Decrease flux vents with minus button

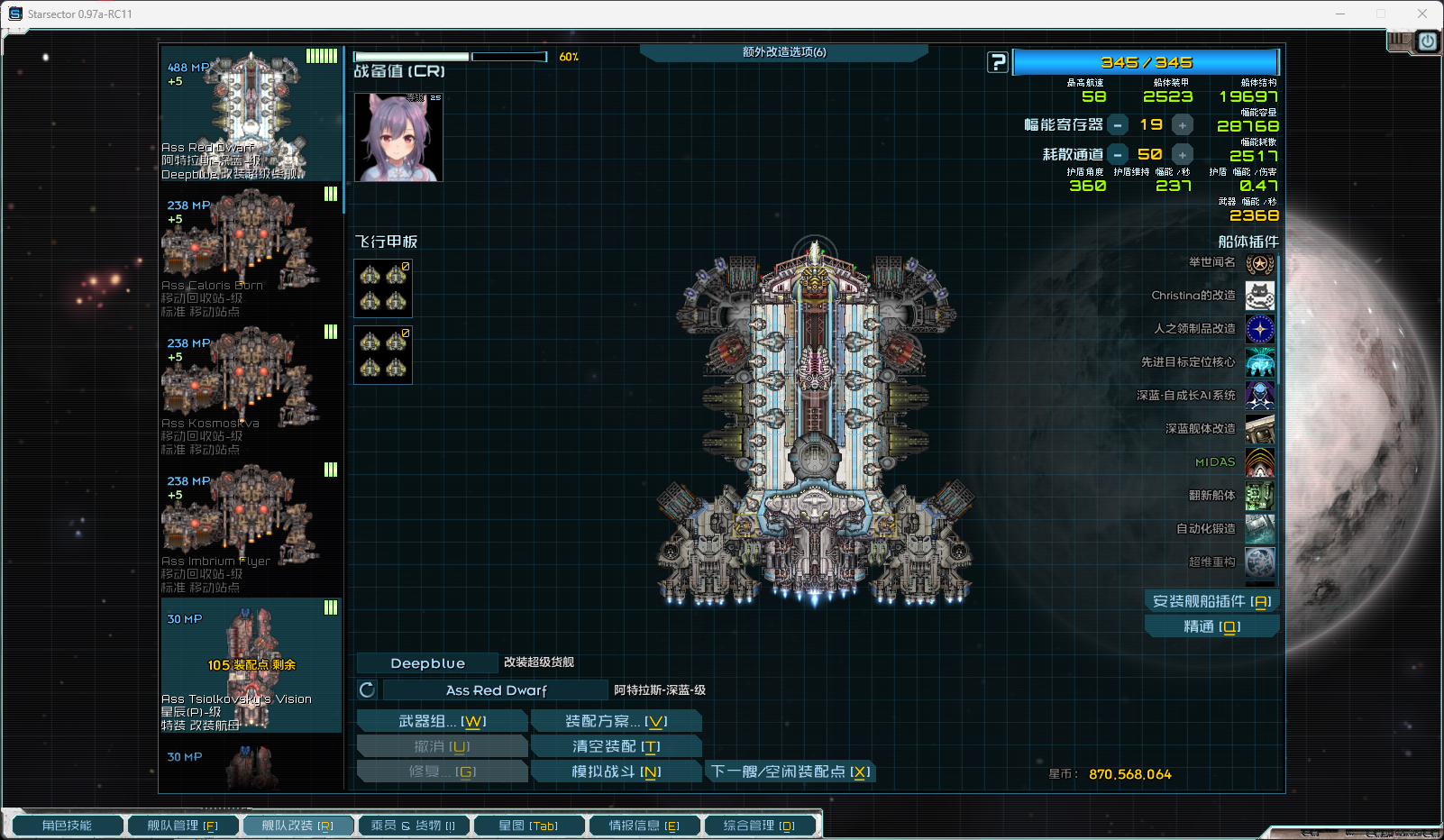(x=1118, y=155)
